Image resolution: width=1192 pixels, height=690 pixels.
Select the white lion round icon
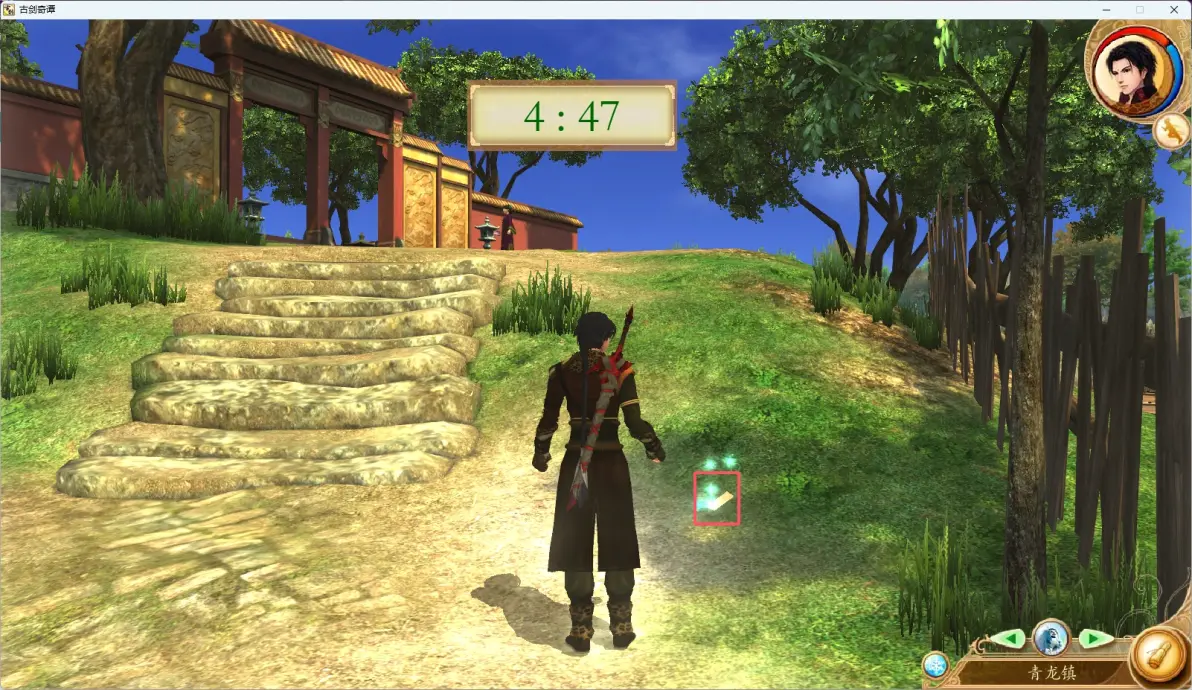(1051, 636)
